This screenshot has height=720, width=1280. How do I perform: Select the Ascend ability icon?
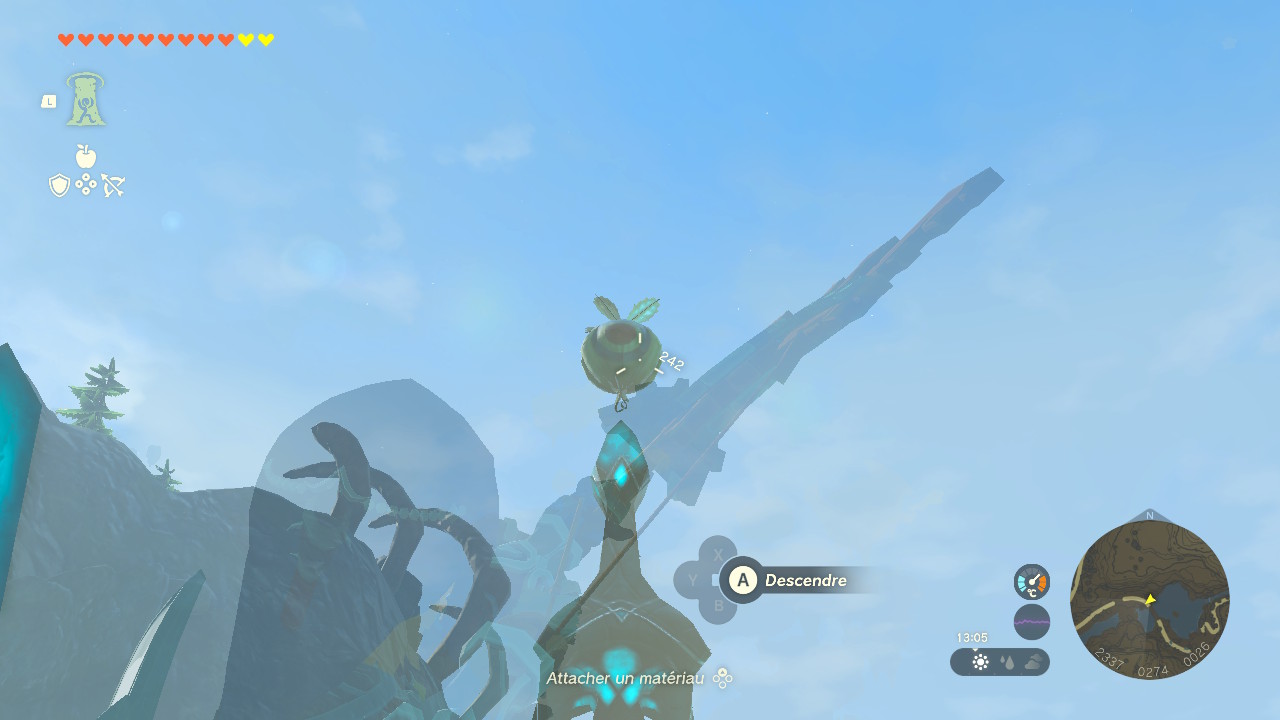click(x=86, y=101)
